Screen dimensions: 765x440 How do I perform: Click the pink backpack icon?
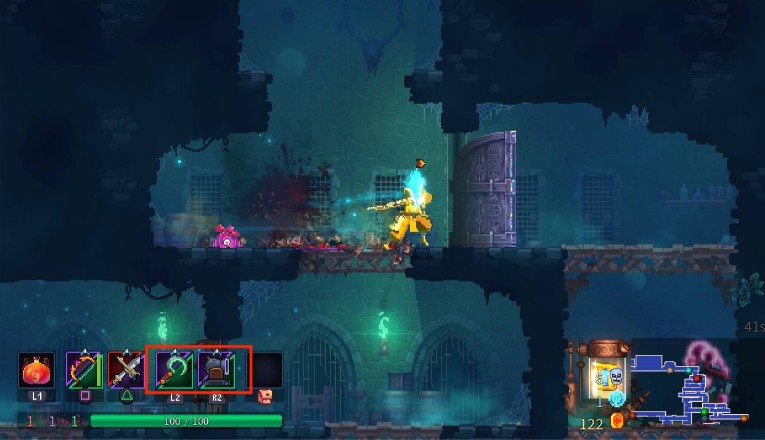[265, 396]
